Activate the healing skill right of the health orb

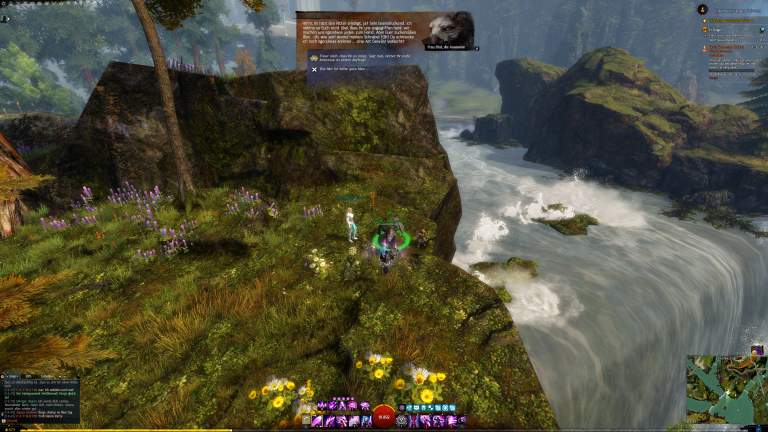point(403,422)
